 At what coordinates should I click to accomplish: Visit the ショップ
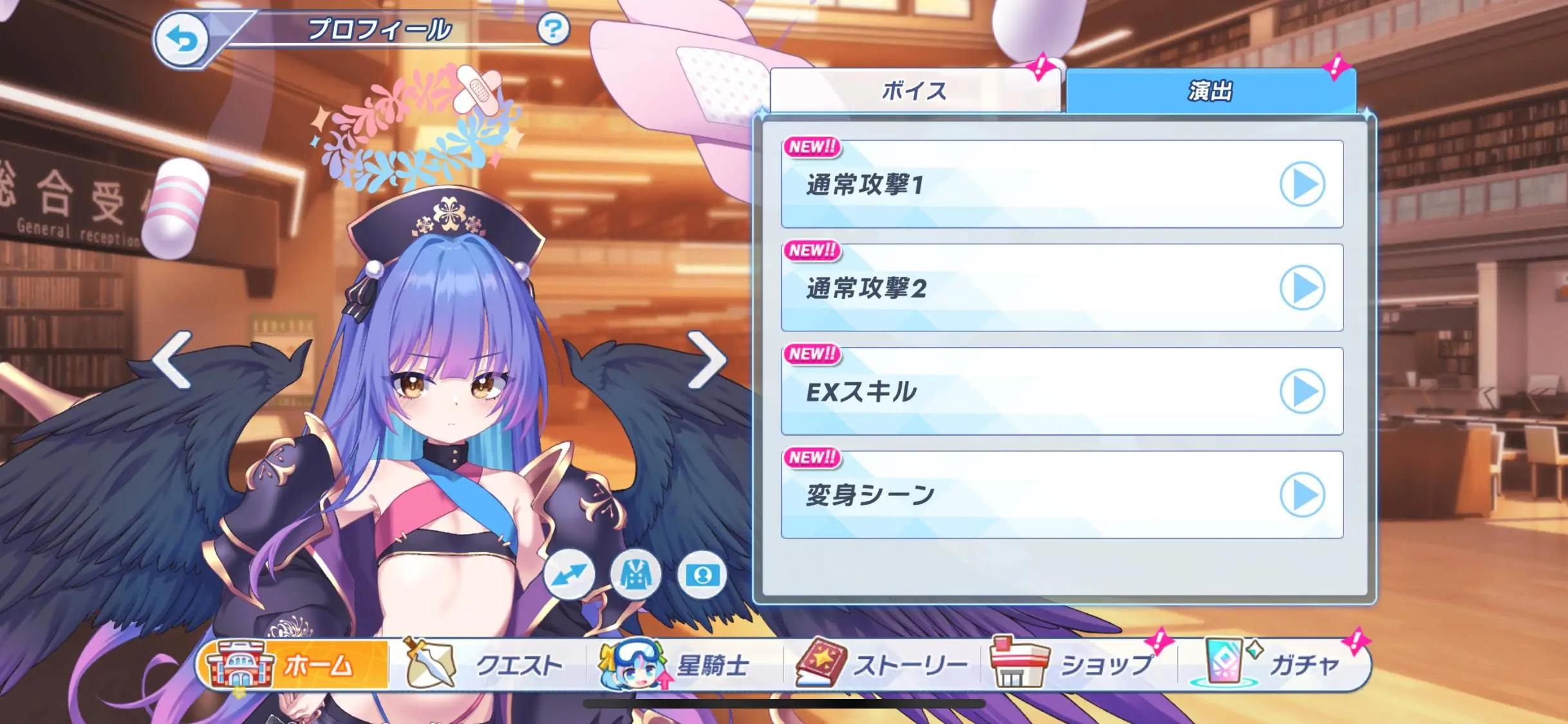pos(1080,665)
